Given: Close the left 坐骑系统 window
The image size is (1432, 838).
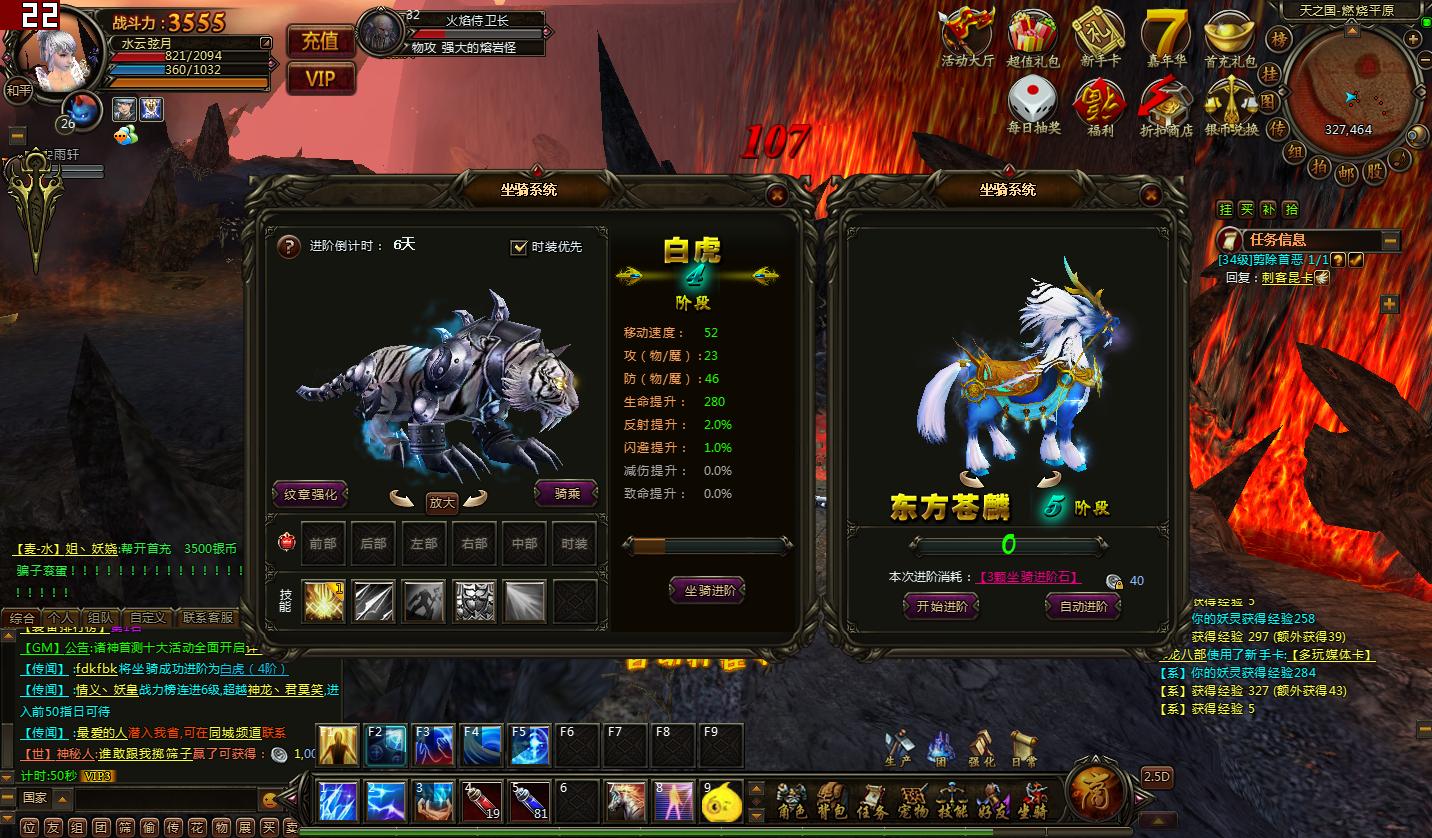Looking at the screenshot, I should (775, 195).
